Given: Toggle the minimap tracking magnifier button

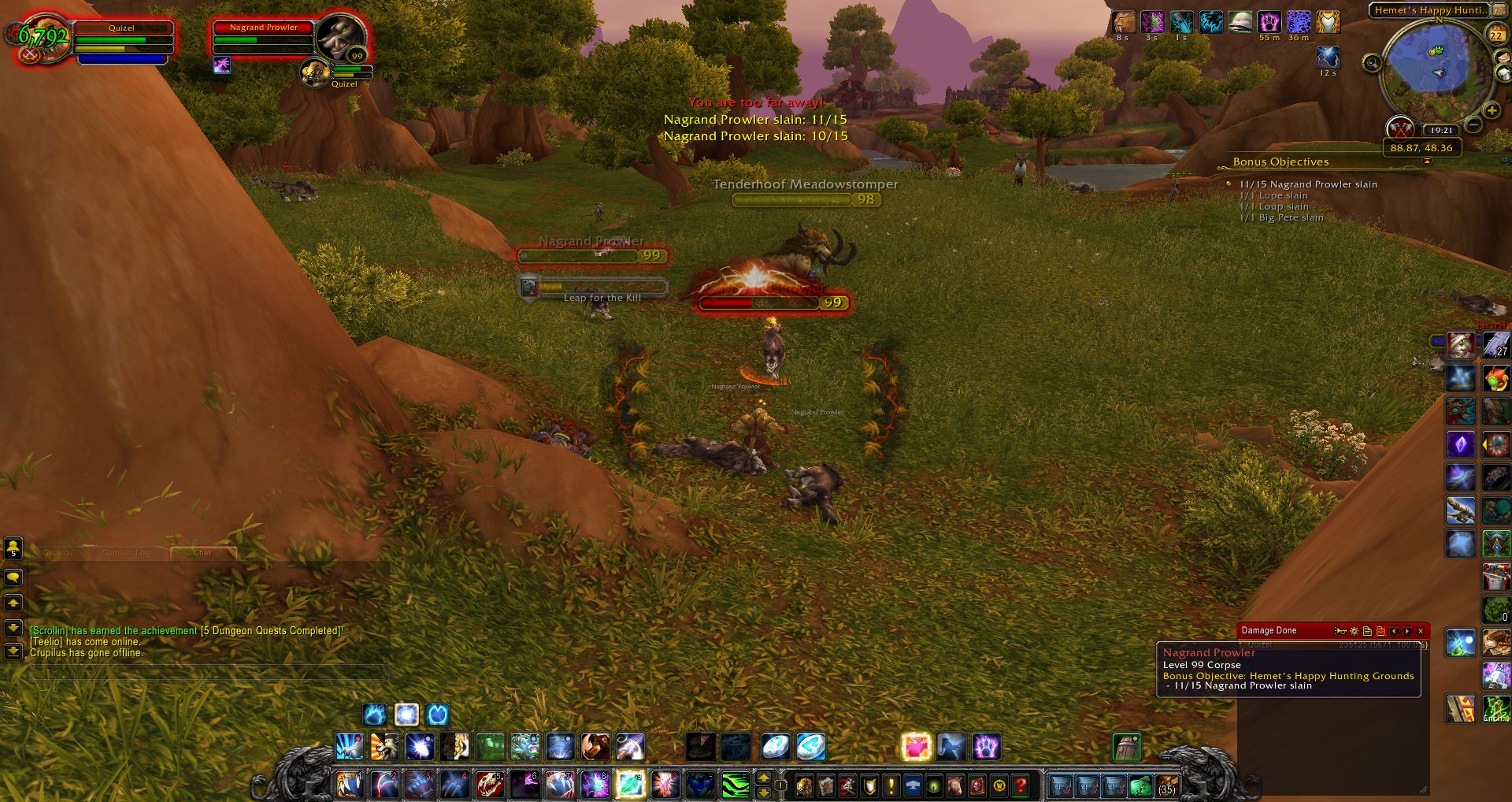Looking at the screenshot, I should [1372, 63].
